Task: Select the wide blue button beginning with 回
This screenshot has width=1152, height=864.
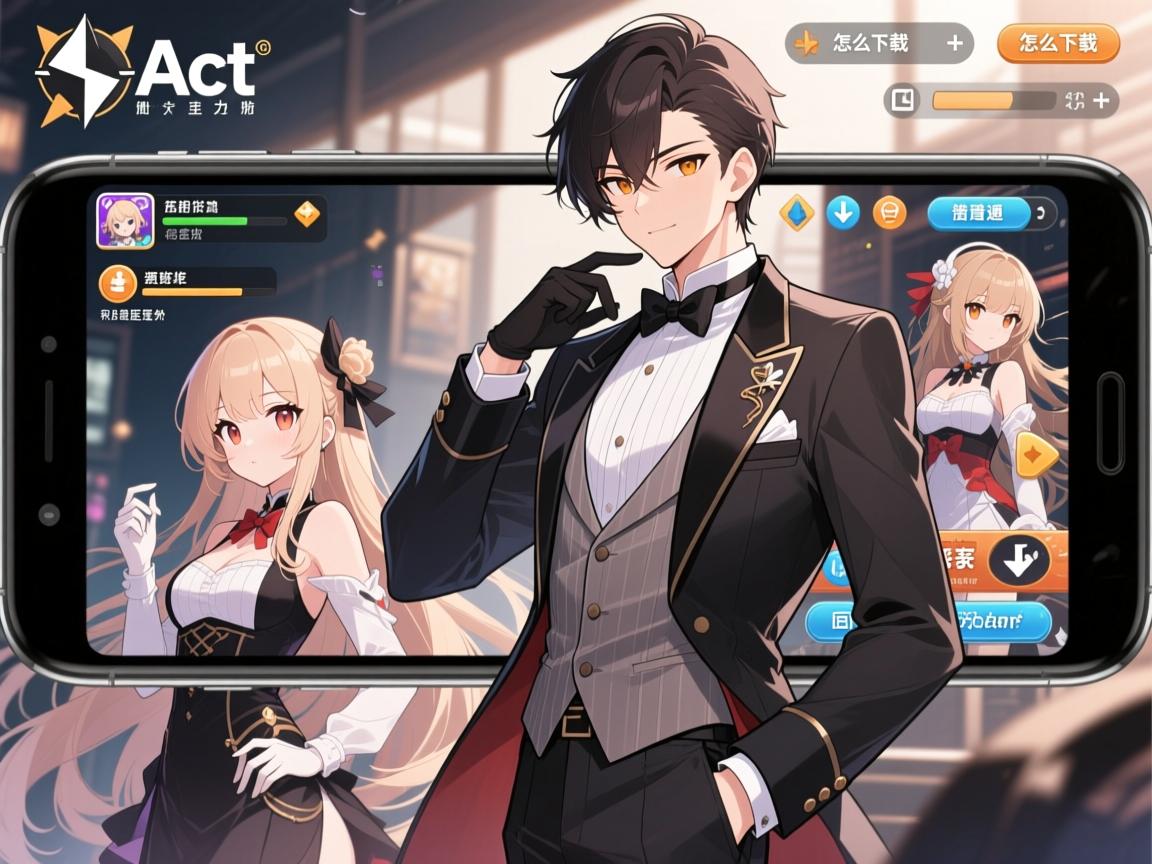Action: click(928, 622)
